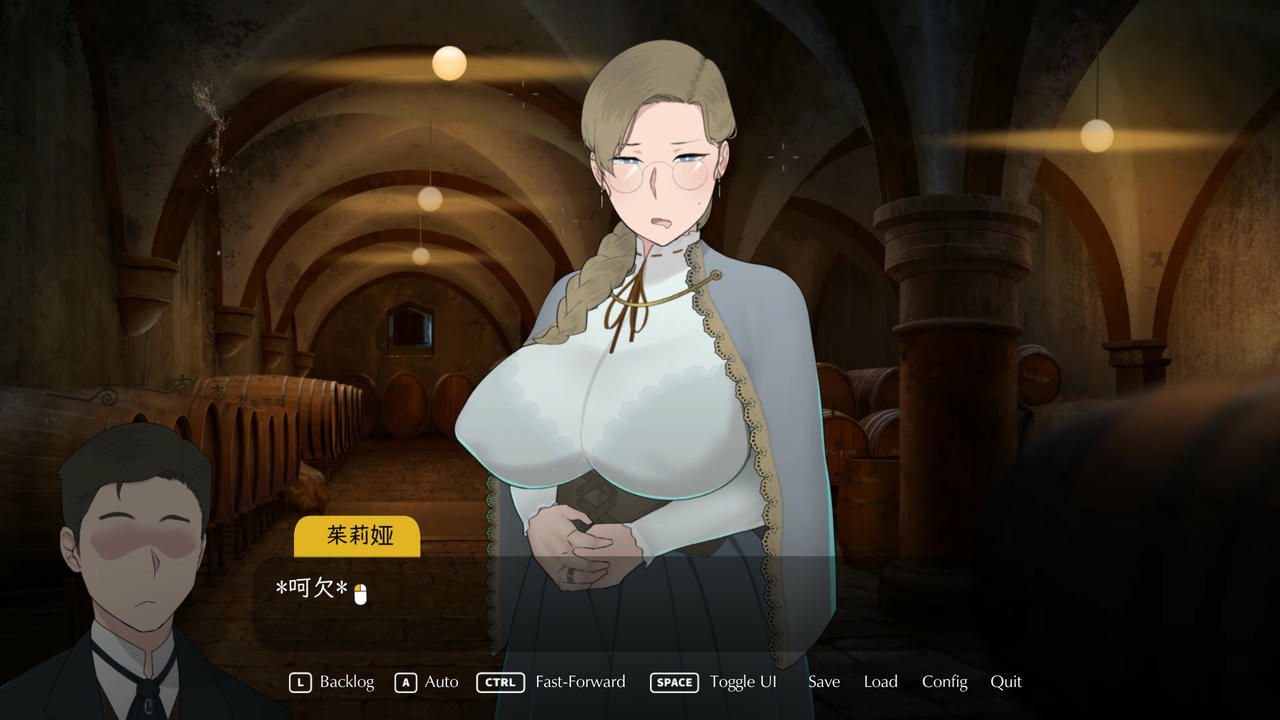Enable Fast-Forward mode
This screenshot has width=1280, height=720.
tap(580, 681)
